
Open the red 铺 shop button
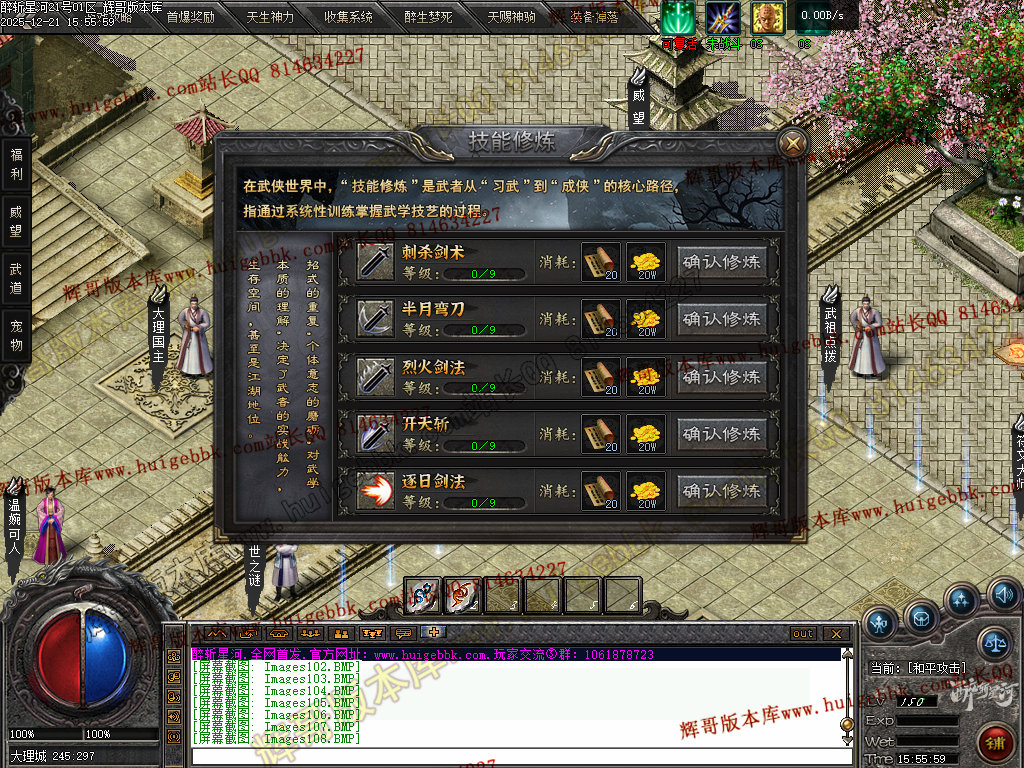994,742
